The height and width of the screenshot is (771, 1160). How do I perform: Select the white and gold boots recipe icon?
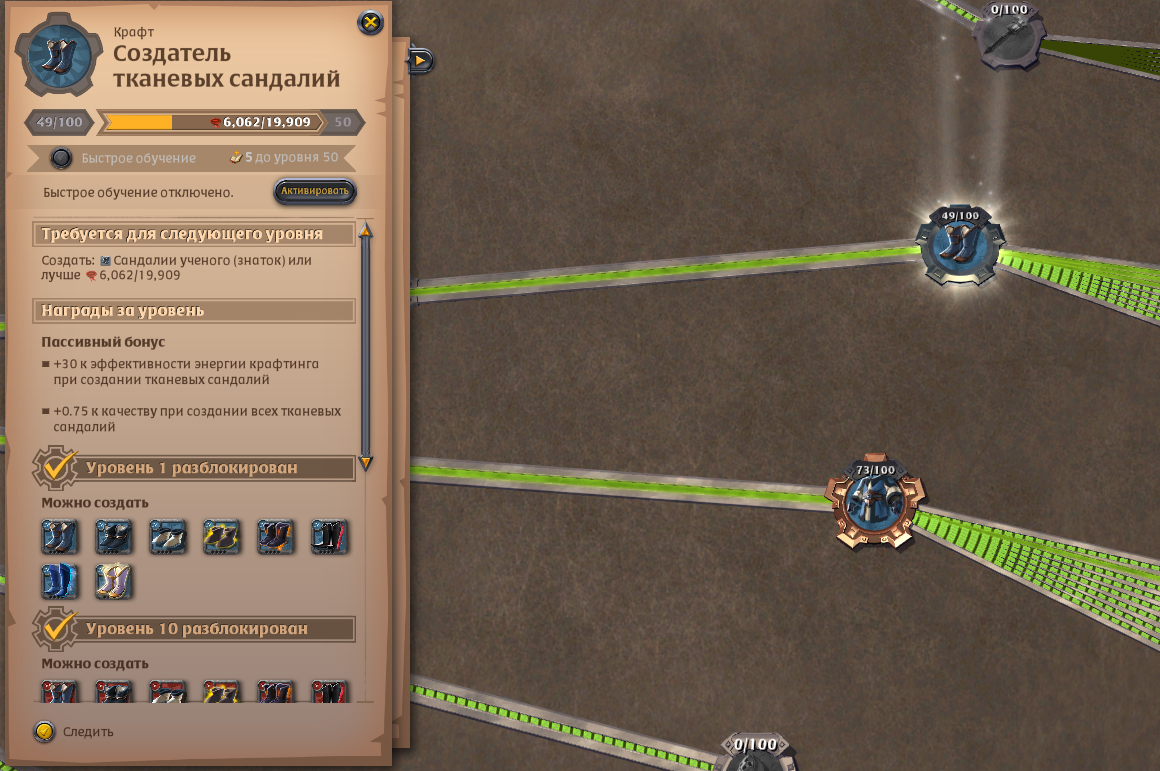coord(113,581)
